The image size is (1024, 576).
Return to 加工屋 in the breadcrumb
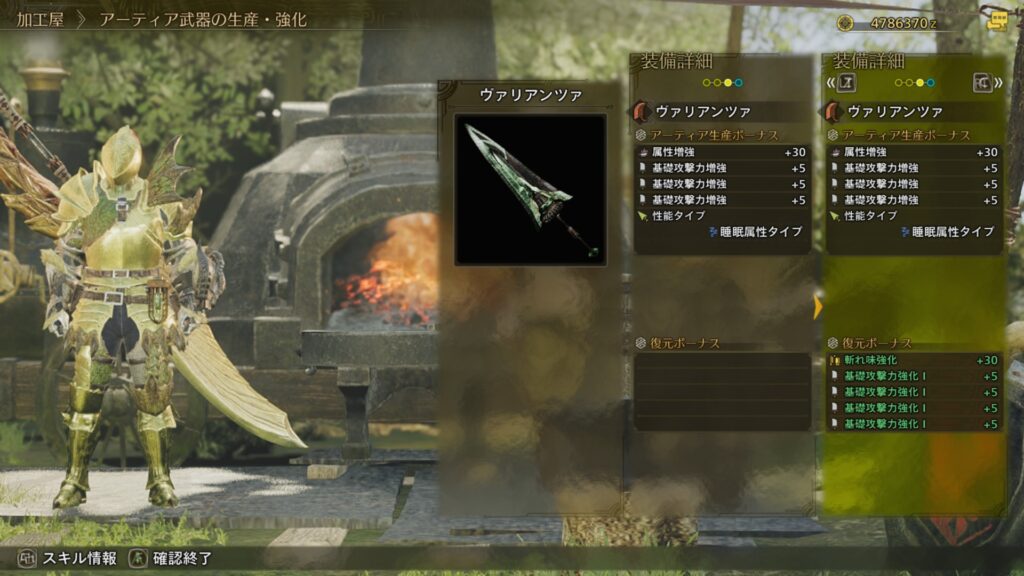tap(39, 19)
